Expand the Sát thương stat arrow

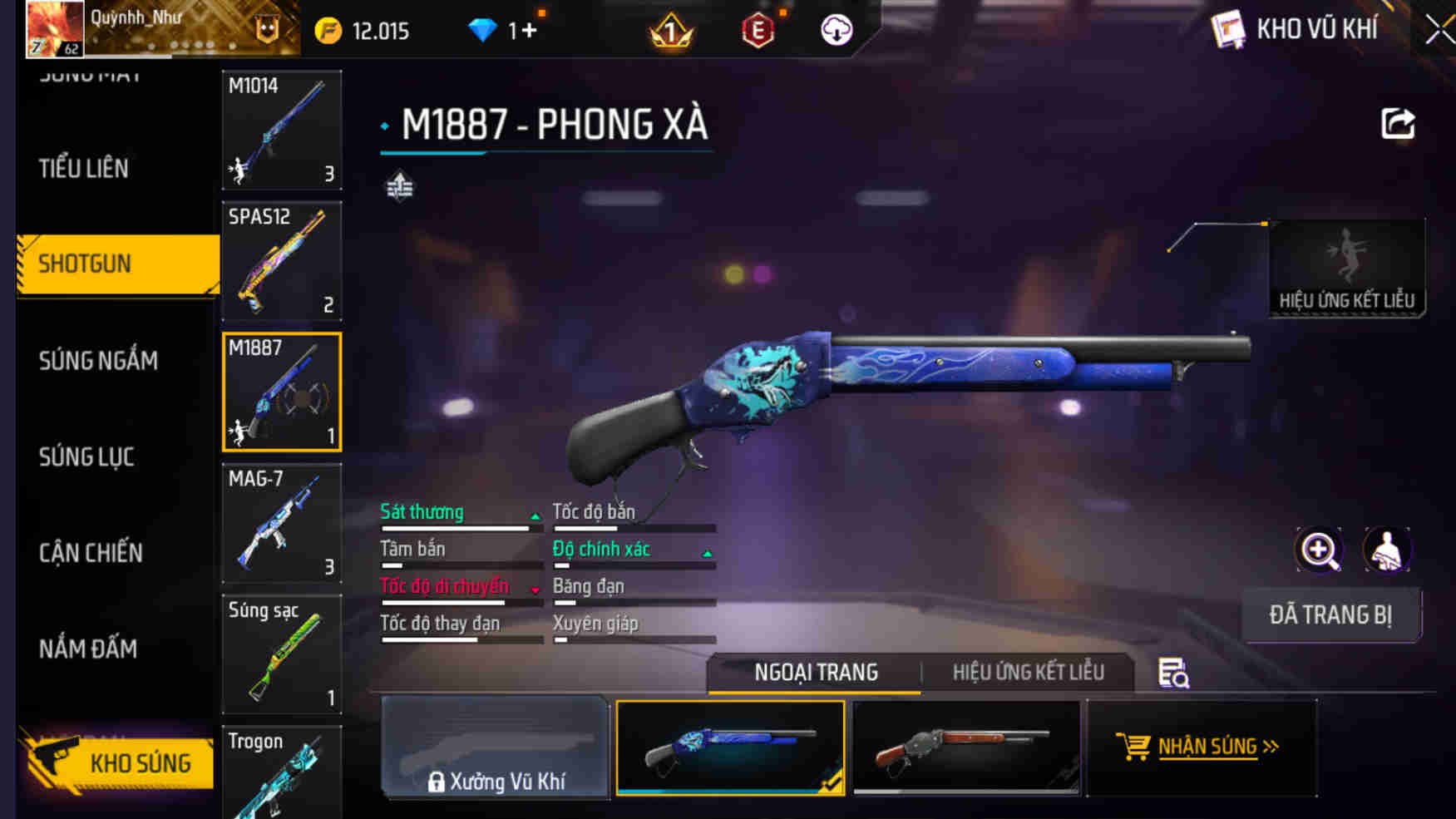535,516
